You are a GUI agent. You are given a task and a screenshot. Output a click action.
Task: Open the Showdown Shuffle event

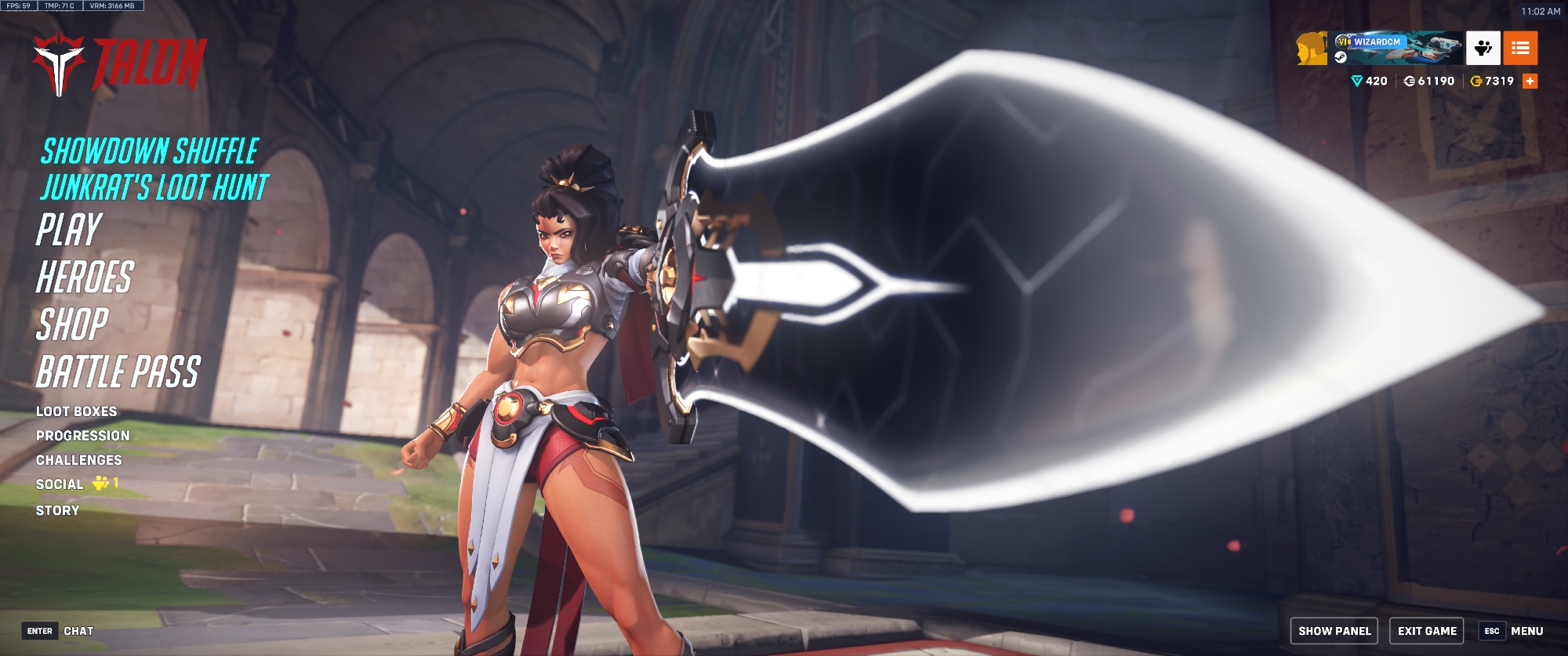(x=150, y=151)
